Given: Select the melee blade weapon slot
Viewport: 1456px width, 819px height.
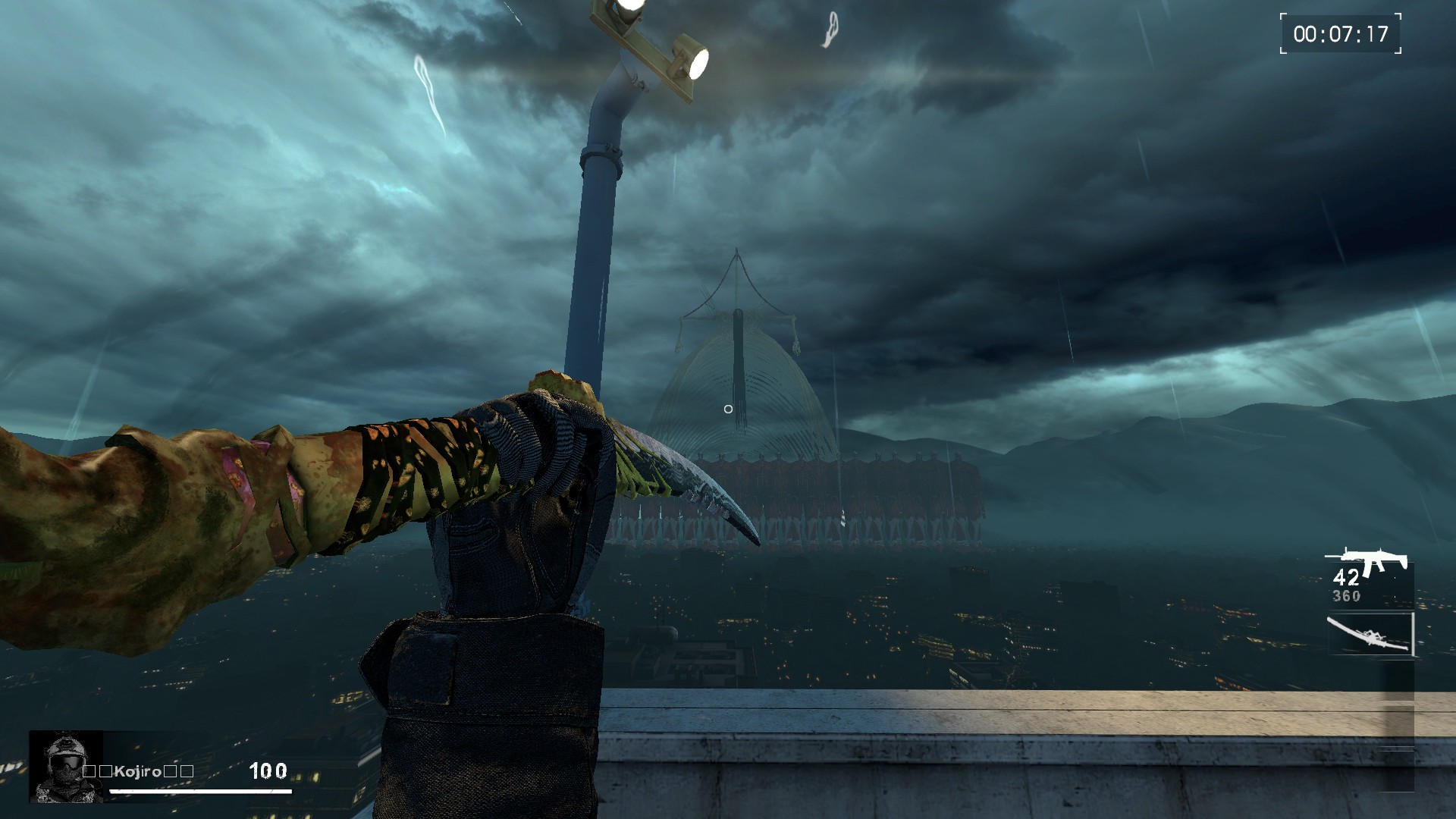Looking at the screenshot, I should pos(1370,634).
